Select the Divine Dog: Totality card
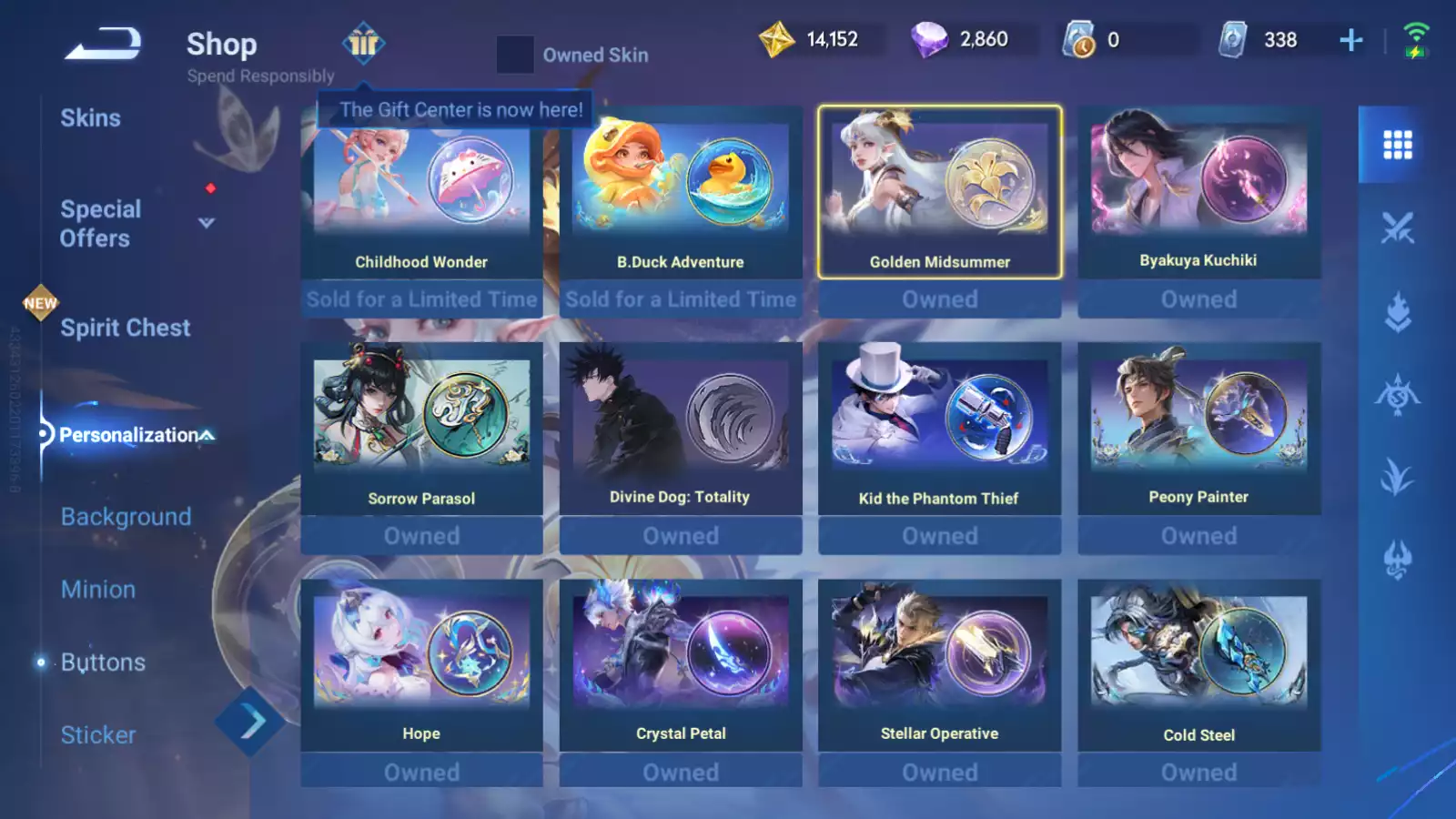The image size is (1456, 819). [681, 430]
